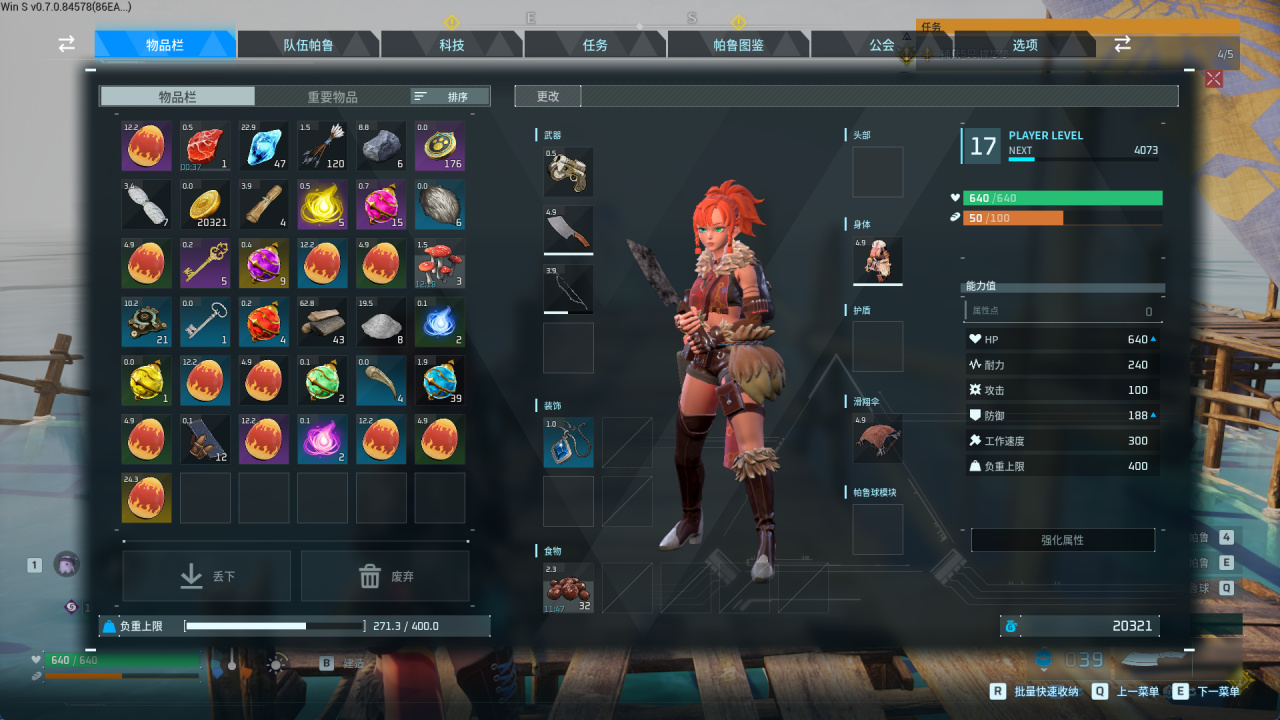
Task: Select the gold coin stack in inventory
Action: click(205, 205)
